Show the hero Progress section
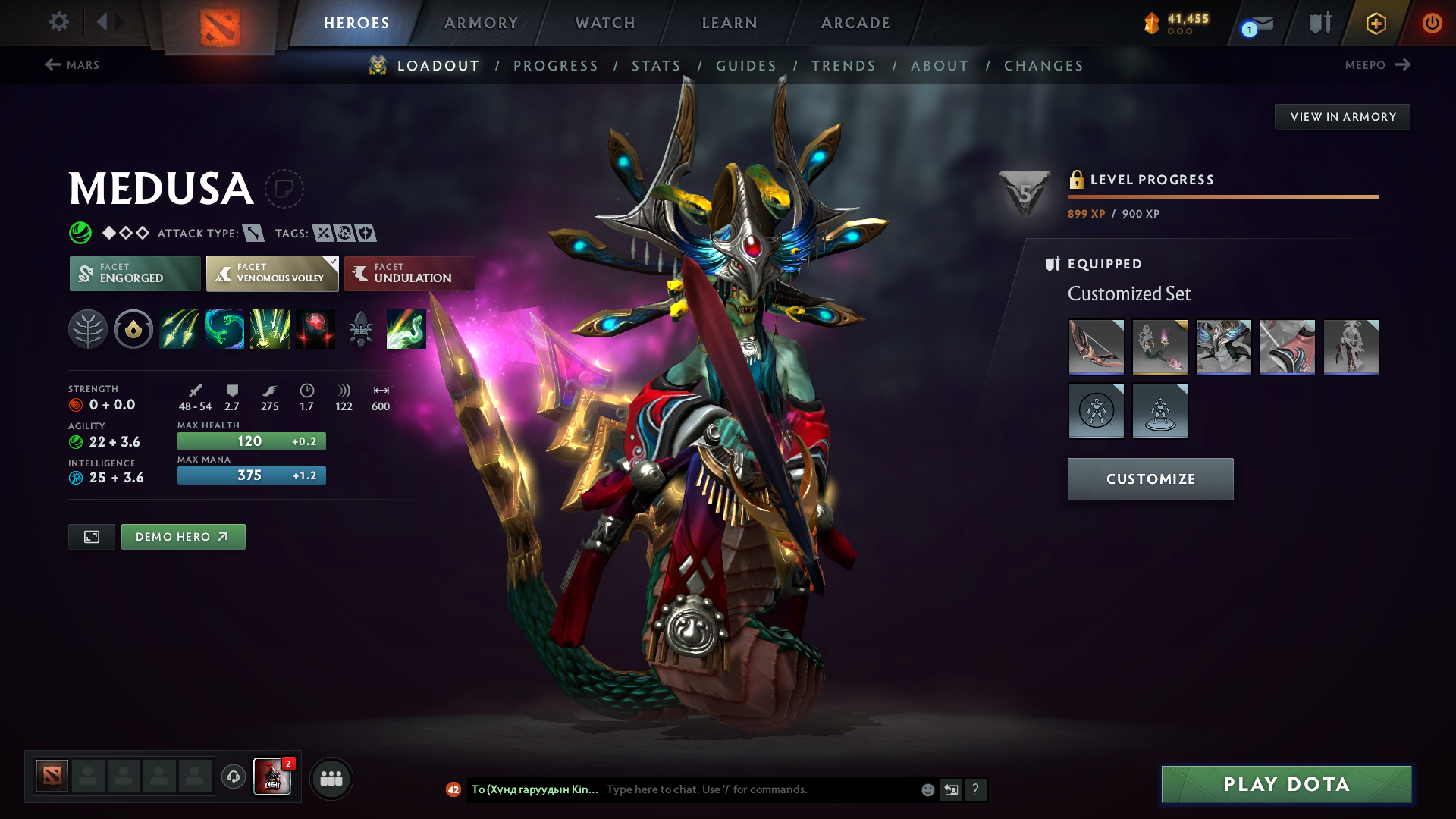1456x819 pixels. 556,66
